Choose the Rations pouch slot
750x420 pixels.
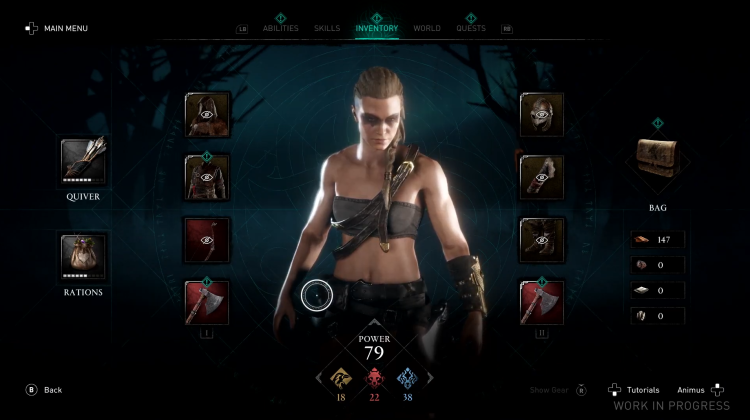click(x=83, y=257)
